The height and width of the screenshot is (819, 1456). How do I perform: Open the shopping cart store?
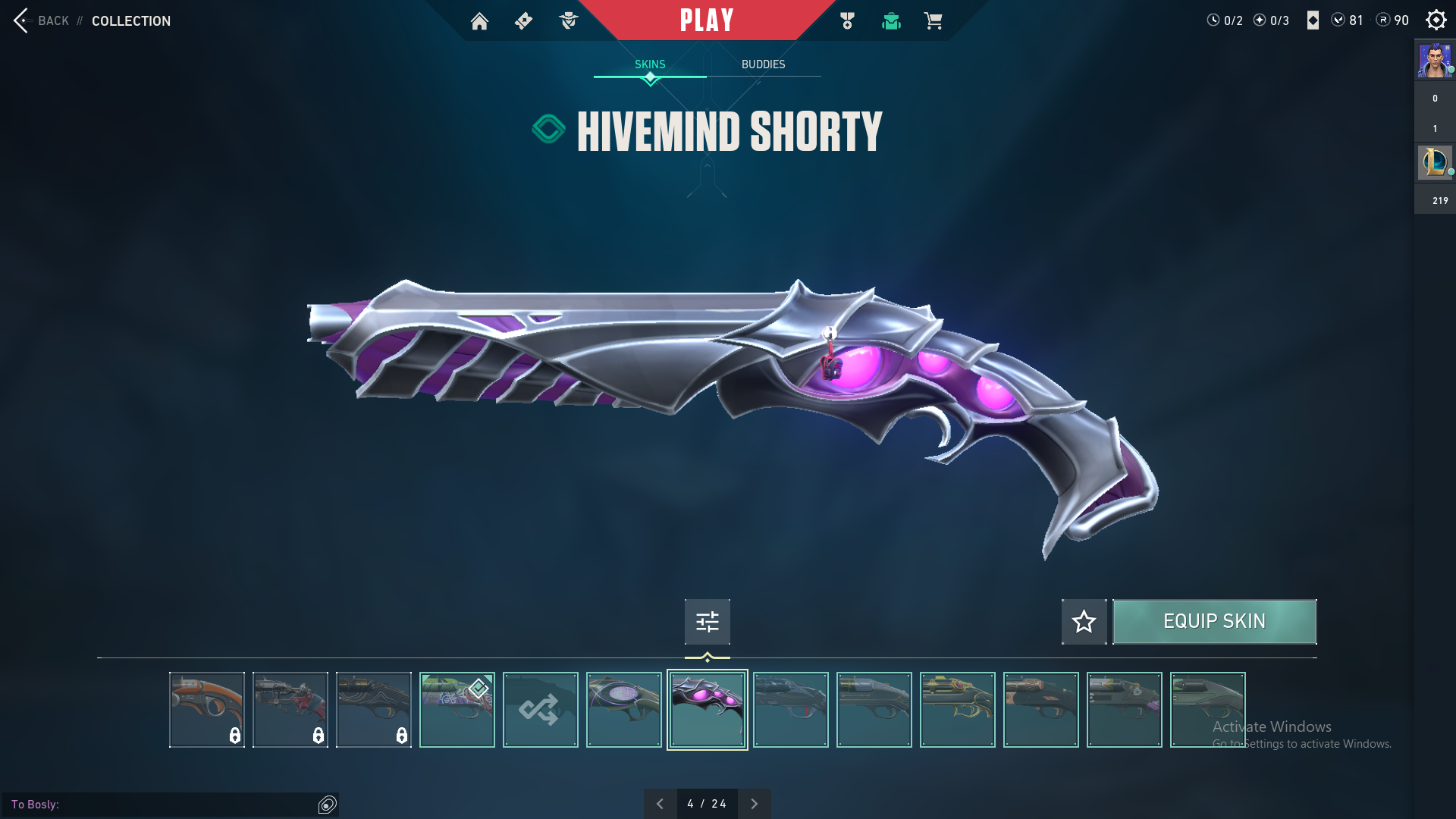[x=933, y=21]
